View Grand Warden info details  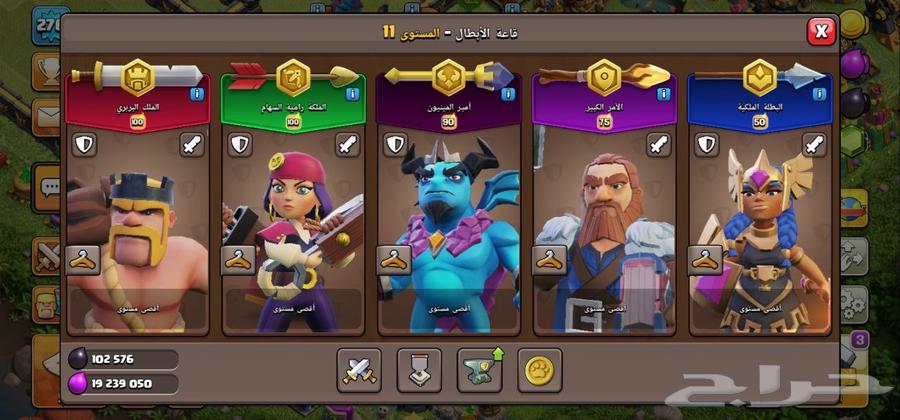[664, 94]
